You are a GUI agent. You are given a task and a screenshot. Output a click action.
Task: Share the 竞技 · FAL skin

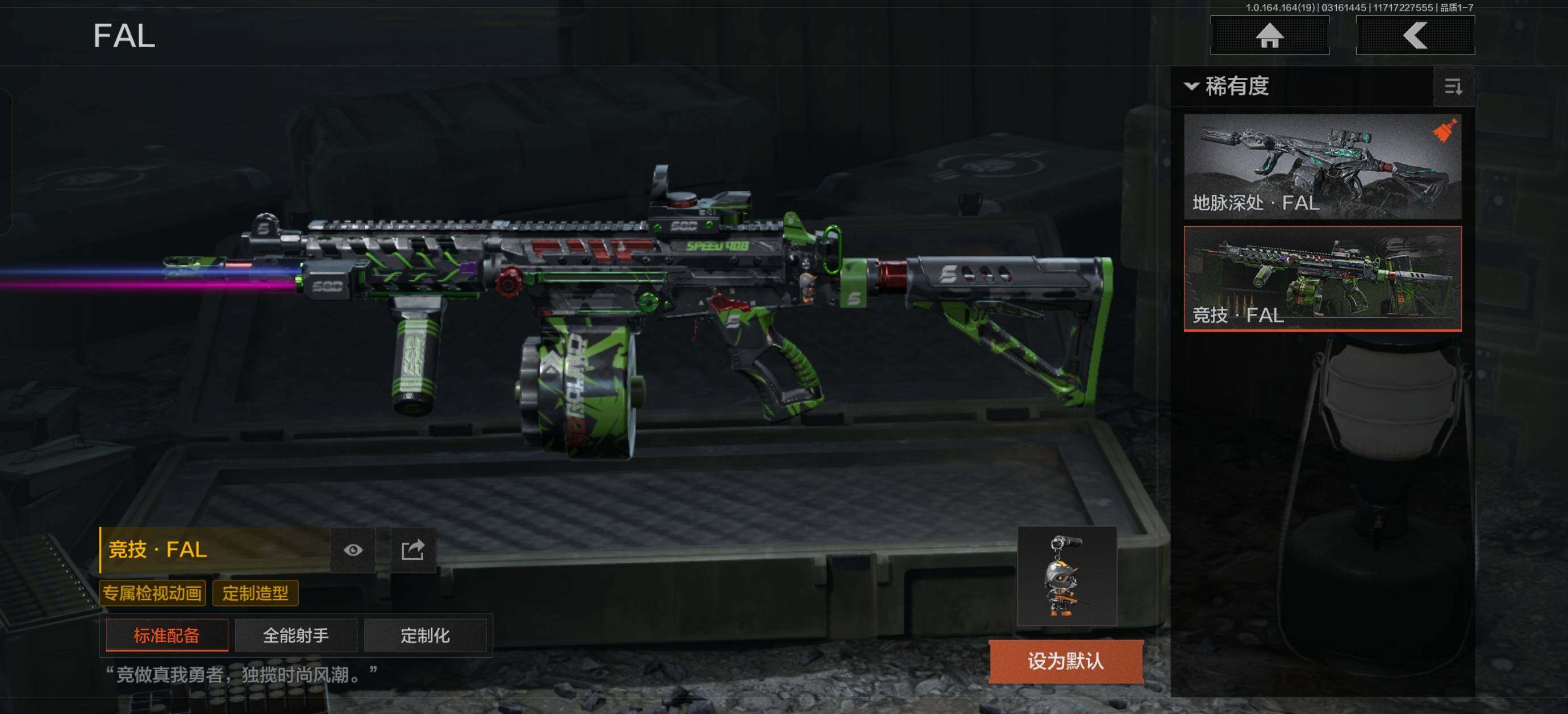[412, 550]
